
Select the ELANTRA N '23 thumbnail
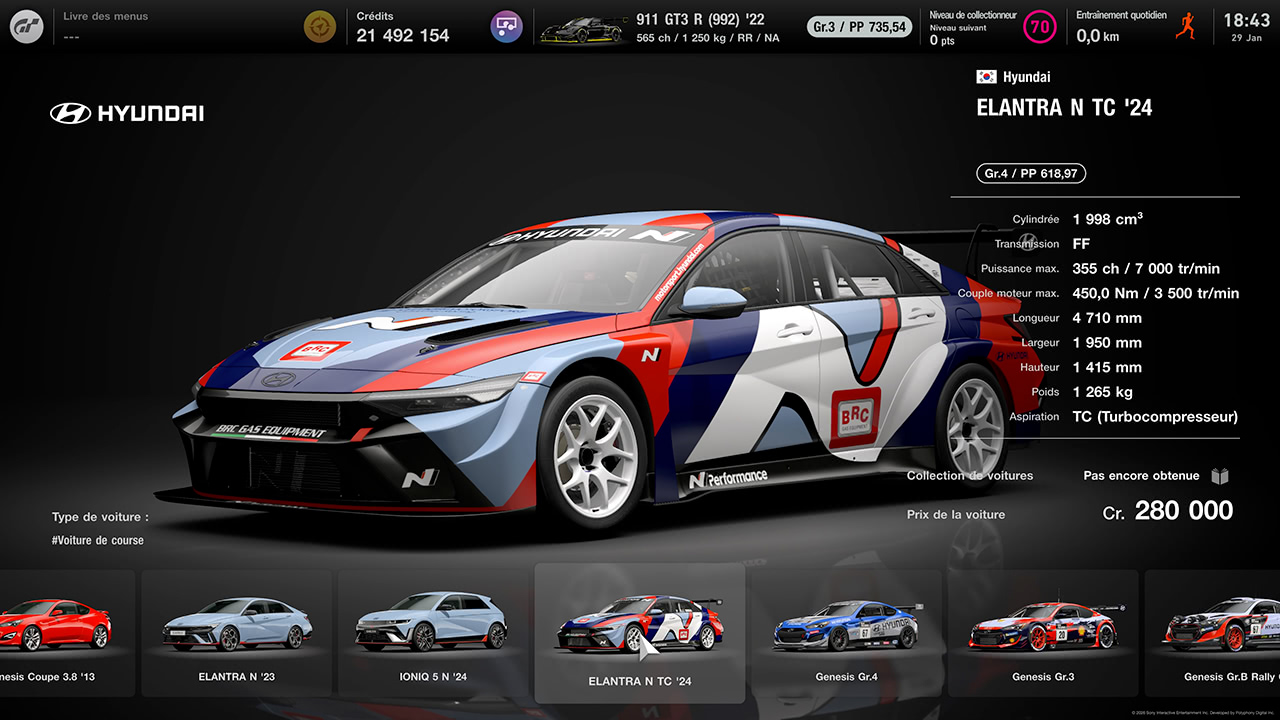pos(235,630)
